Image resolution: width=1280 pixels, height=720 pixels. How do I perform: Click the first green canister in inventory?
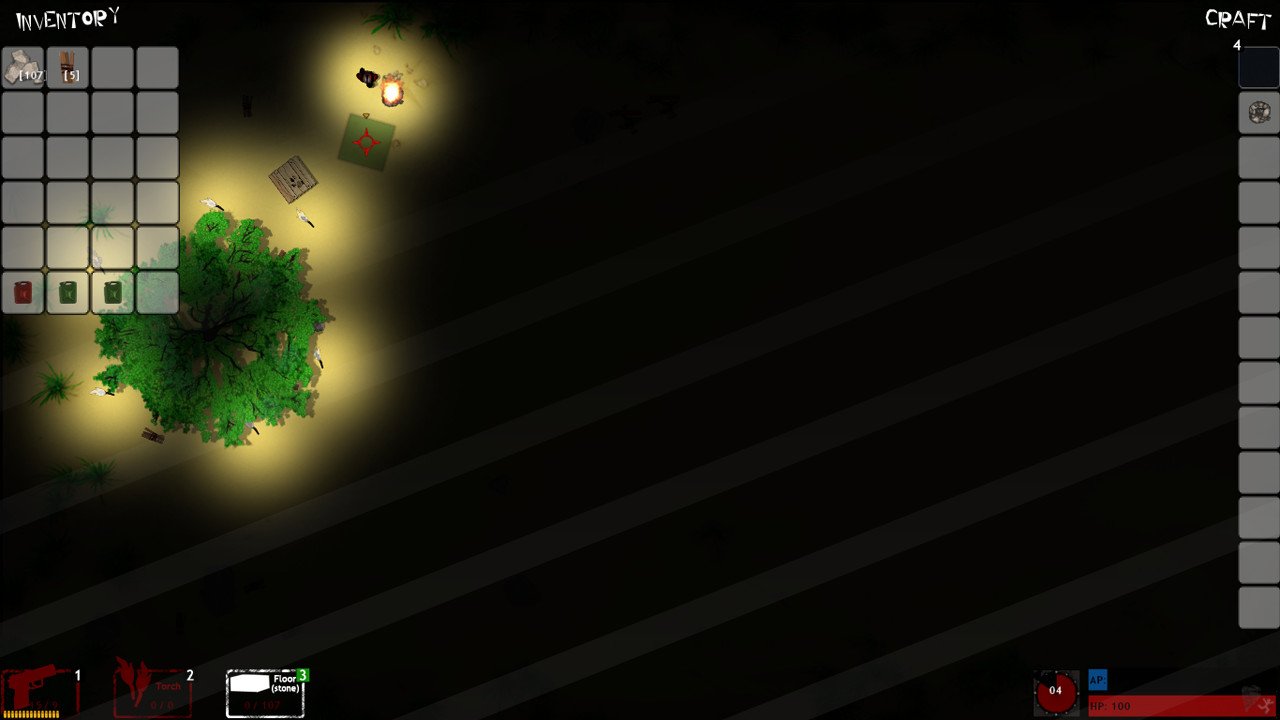point(67,292)
